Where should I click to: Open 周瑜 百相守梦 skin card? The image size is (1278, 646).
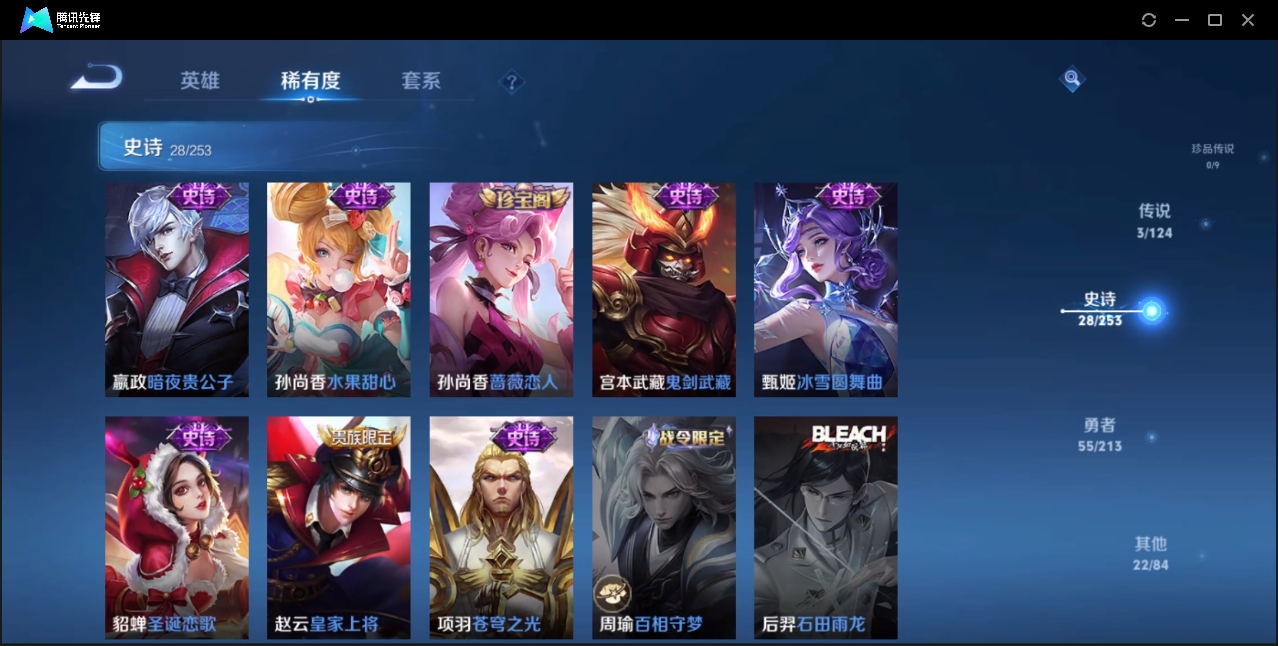(x=664, y=527)
